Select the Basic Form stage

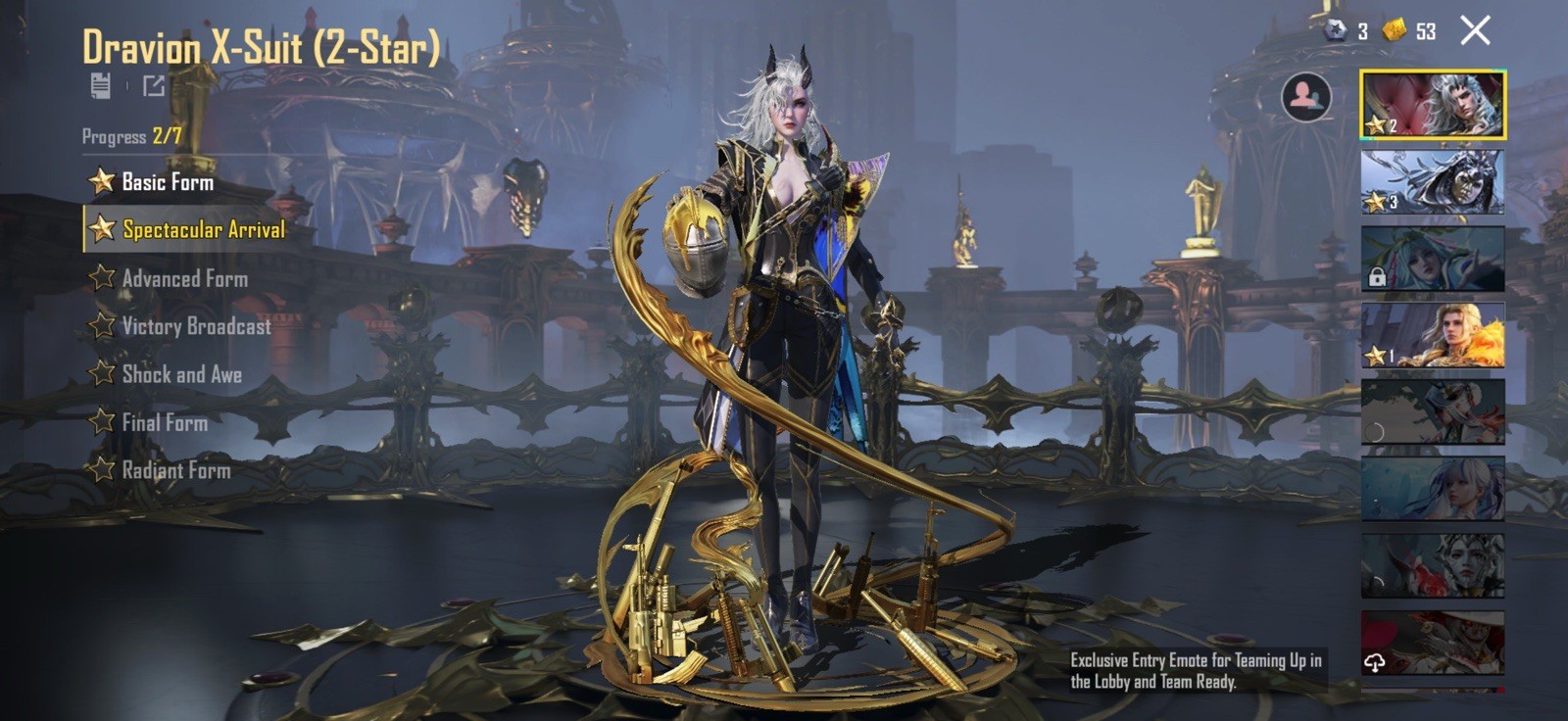(x=167, y=182)
